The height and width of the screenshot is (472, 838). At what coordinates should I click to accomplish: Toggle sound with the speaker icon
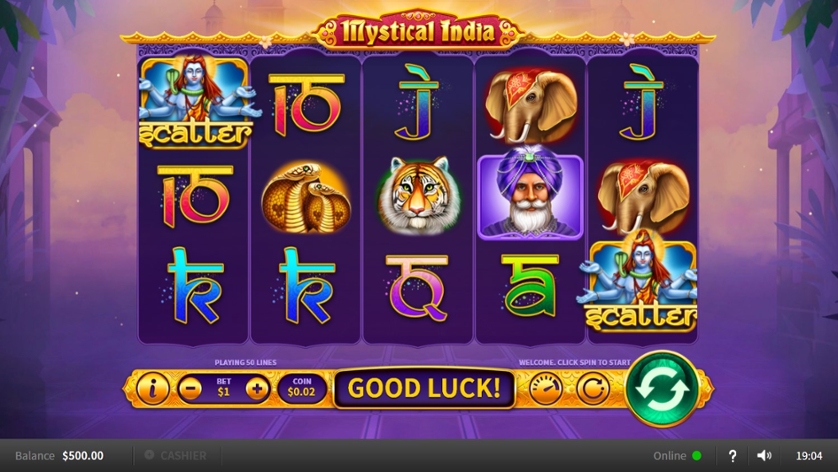(x=764, y=455)
